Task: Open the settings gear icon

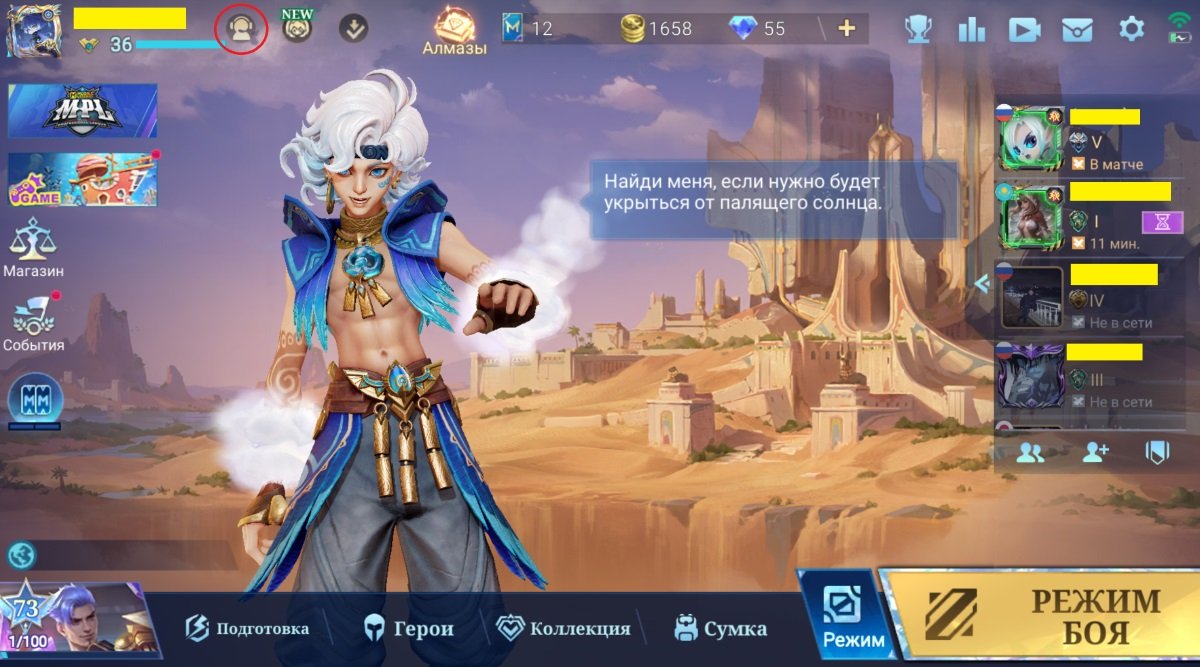Action: [1131, 29]
